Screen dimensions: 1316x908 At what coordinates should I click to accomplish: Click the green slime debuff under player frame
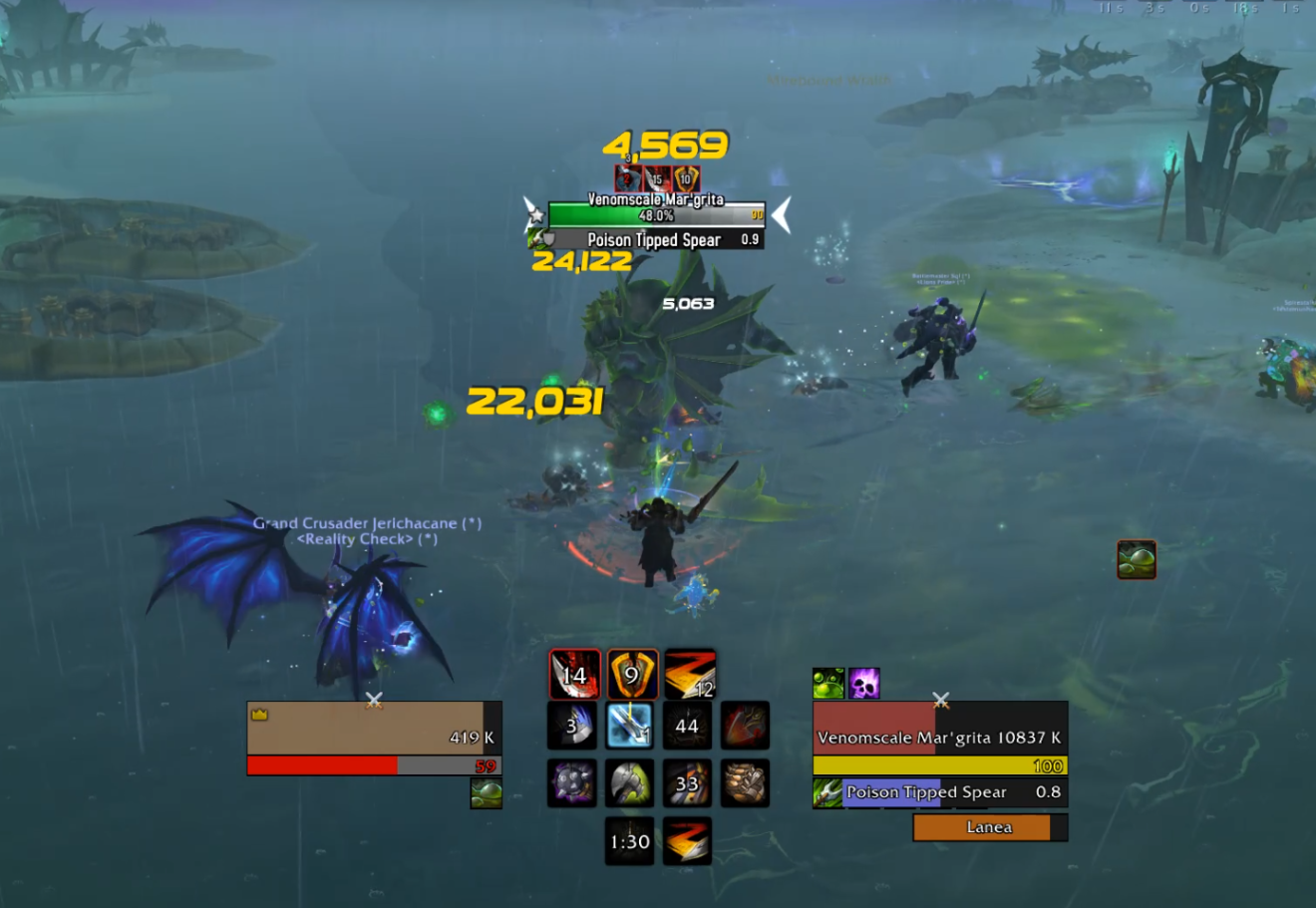pyautogui.click(x=487, y=793)
